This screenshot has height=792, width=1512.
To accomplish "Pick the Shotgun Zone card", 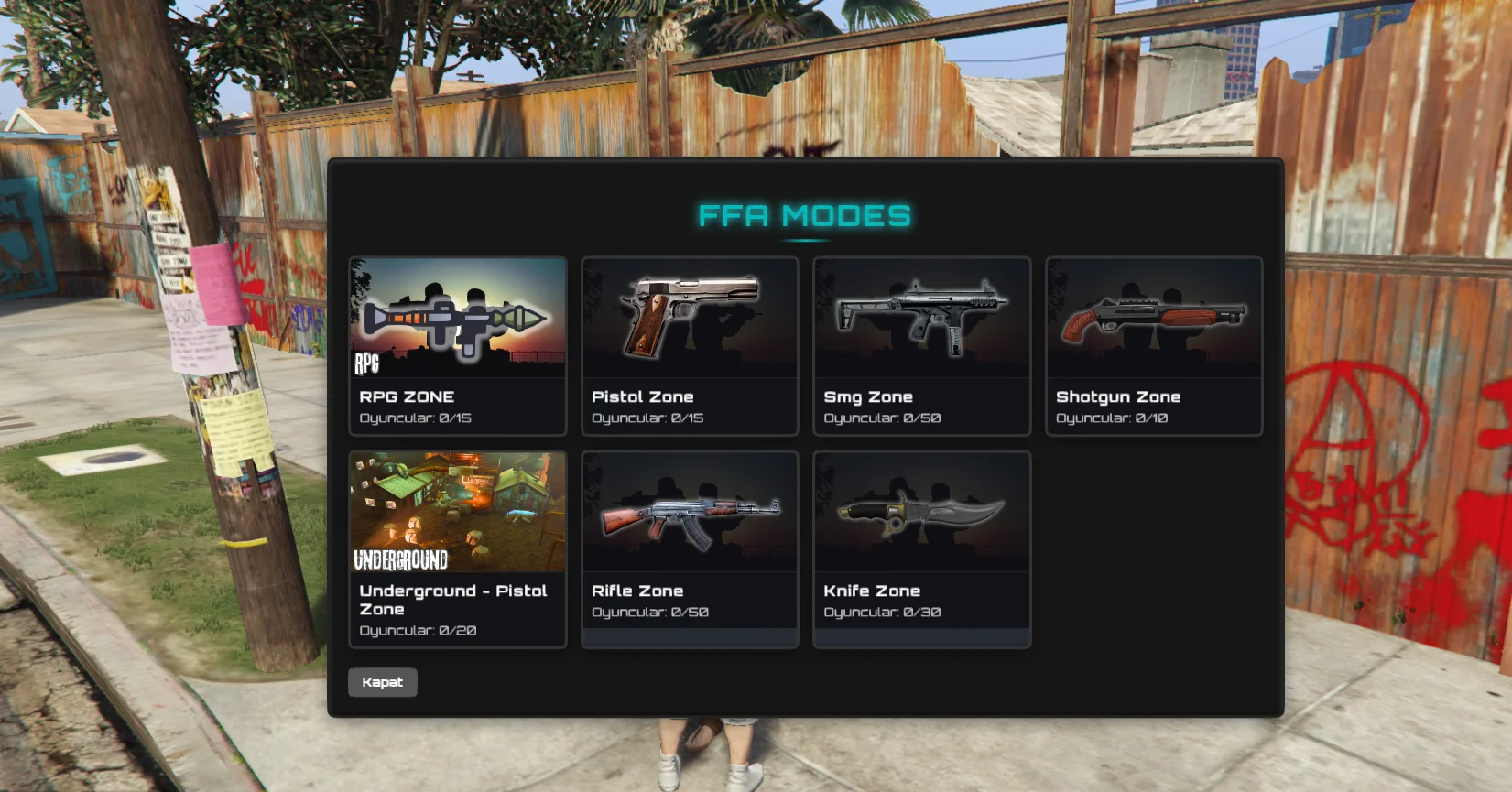I will click(x=1154, y=345).
